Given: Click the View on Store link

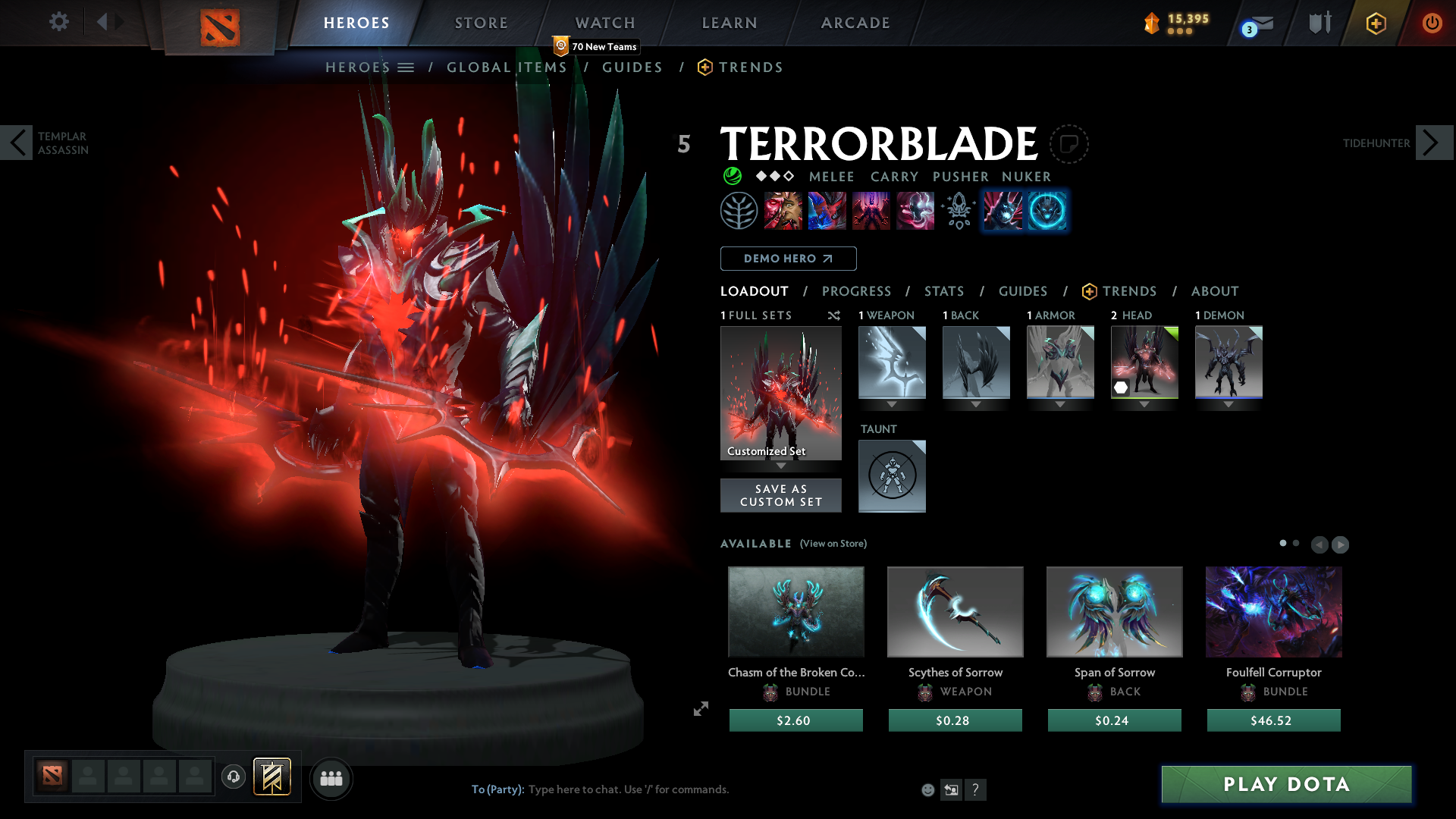Looking at the screenshot, I should (833, 544).
